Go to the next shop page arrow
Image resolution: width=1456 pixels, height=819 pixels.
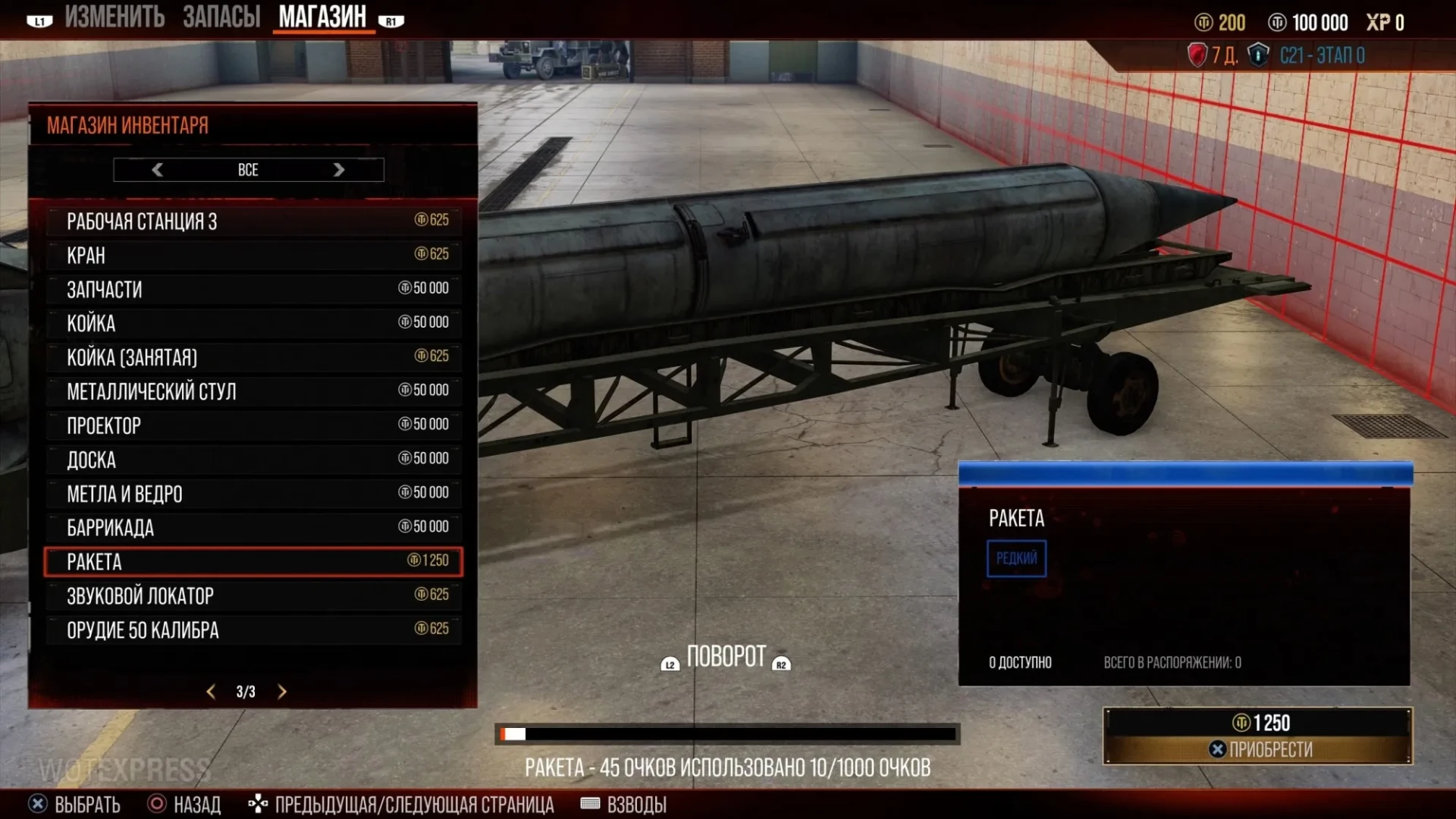click(x=282, y=692)
